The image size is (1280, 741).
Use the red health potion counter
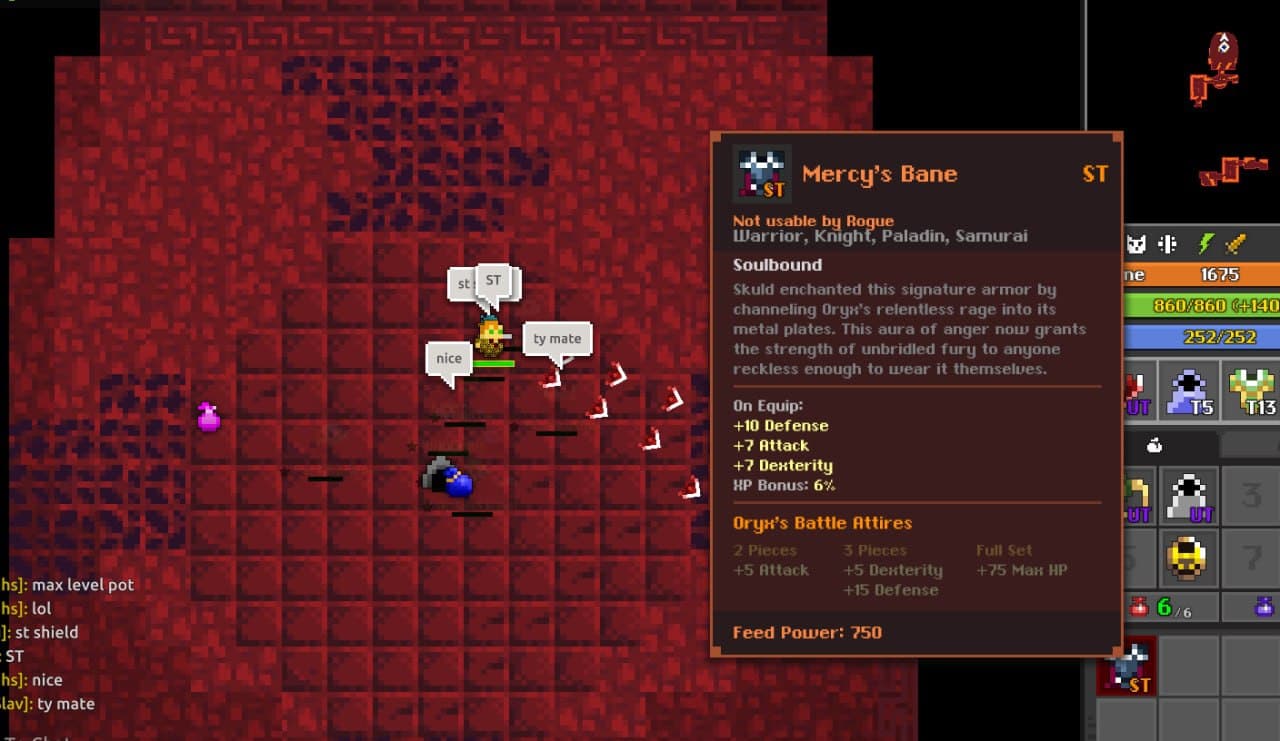tap(1155, 607)
